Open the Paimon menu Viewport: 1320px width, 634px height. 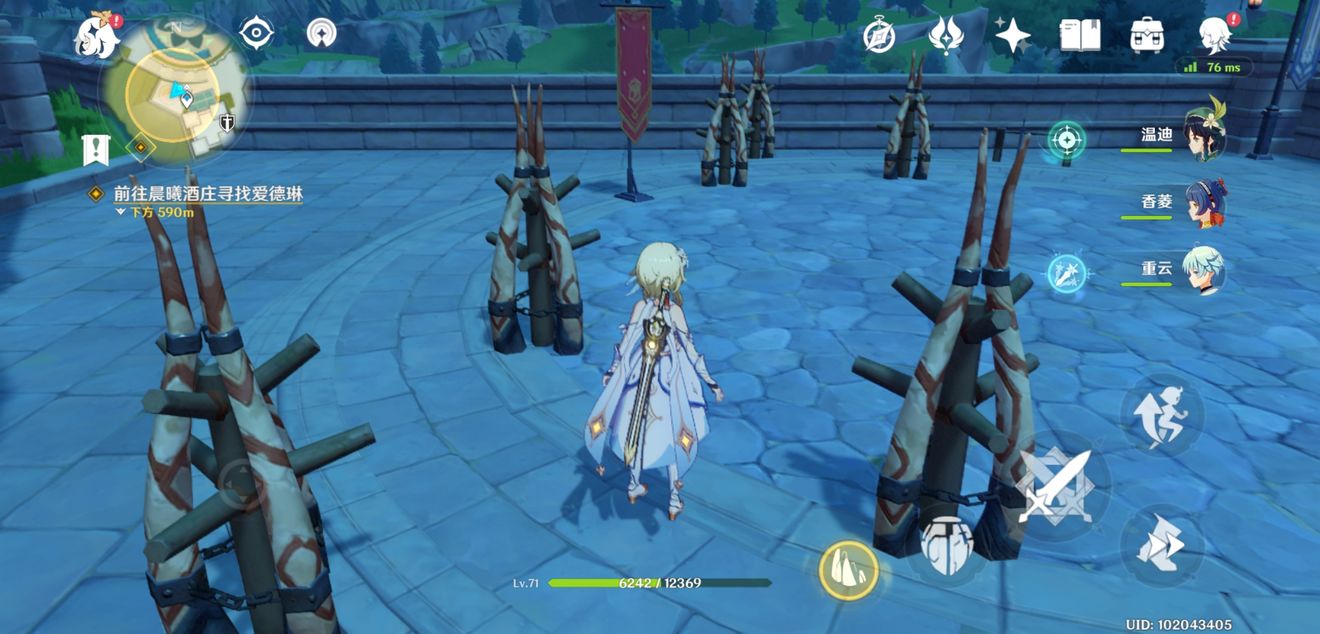pyautogui.click(x=98, y=37)
